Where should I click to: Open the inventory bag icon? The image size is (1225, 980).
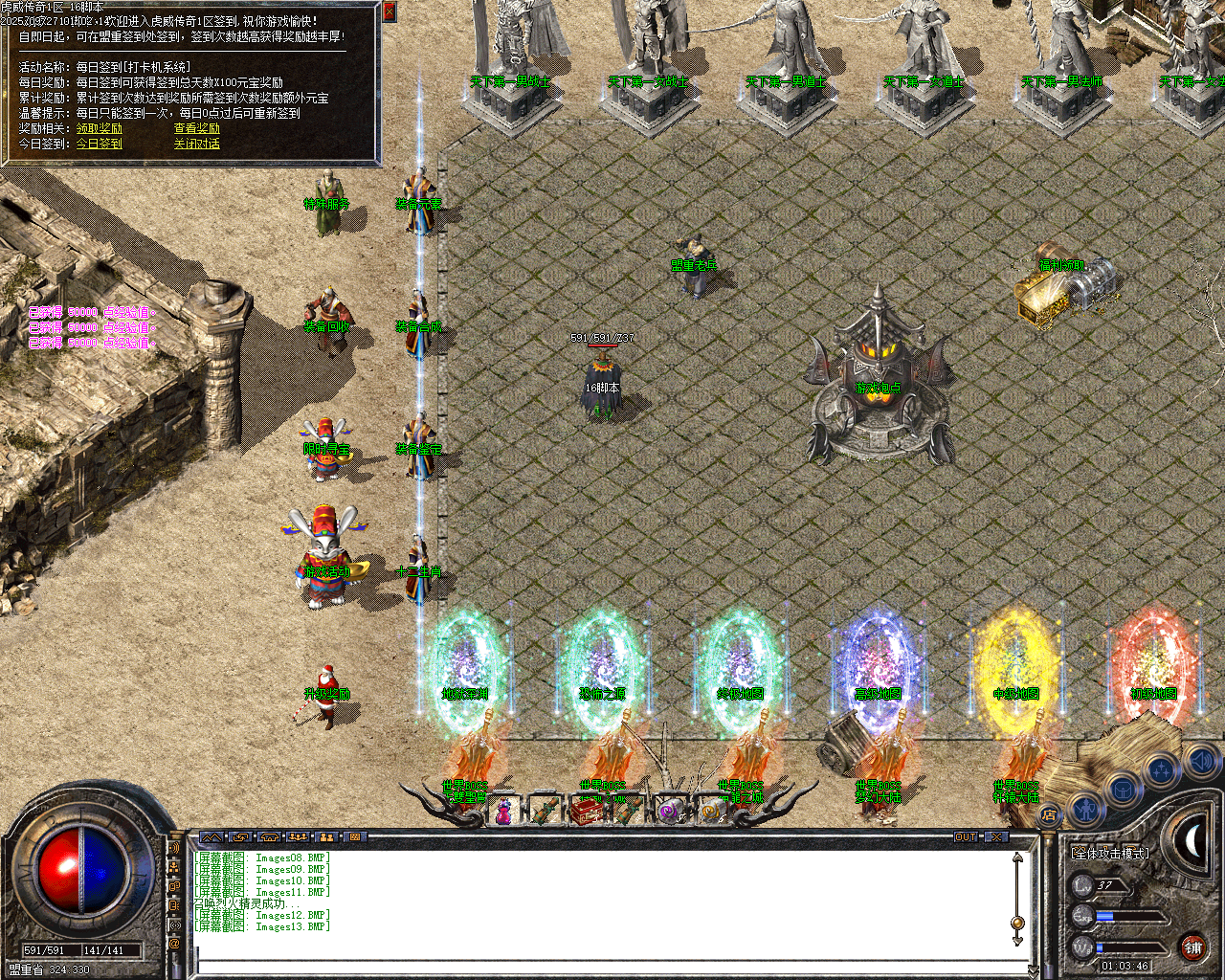[x=1123, y=791]
